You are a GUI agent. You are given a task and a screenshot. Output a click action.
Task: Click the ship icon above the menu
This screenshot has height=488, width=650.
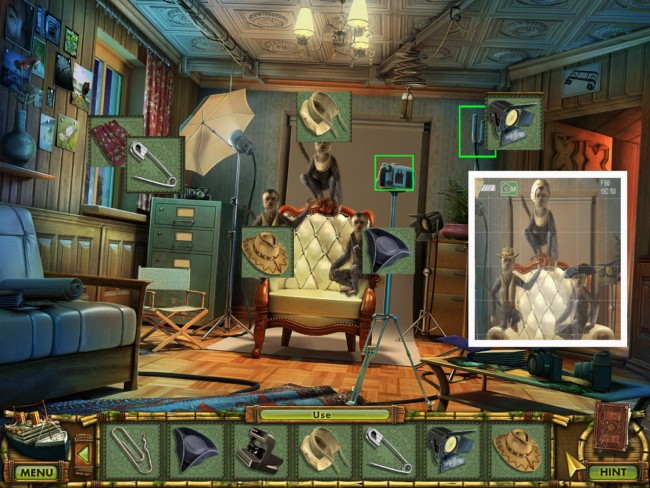pos(35,432)
